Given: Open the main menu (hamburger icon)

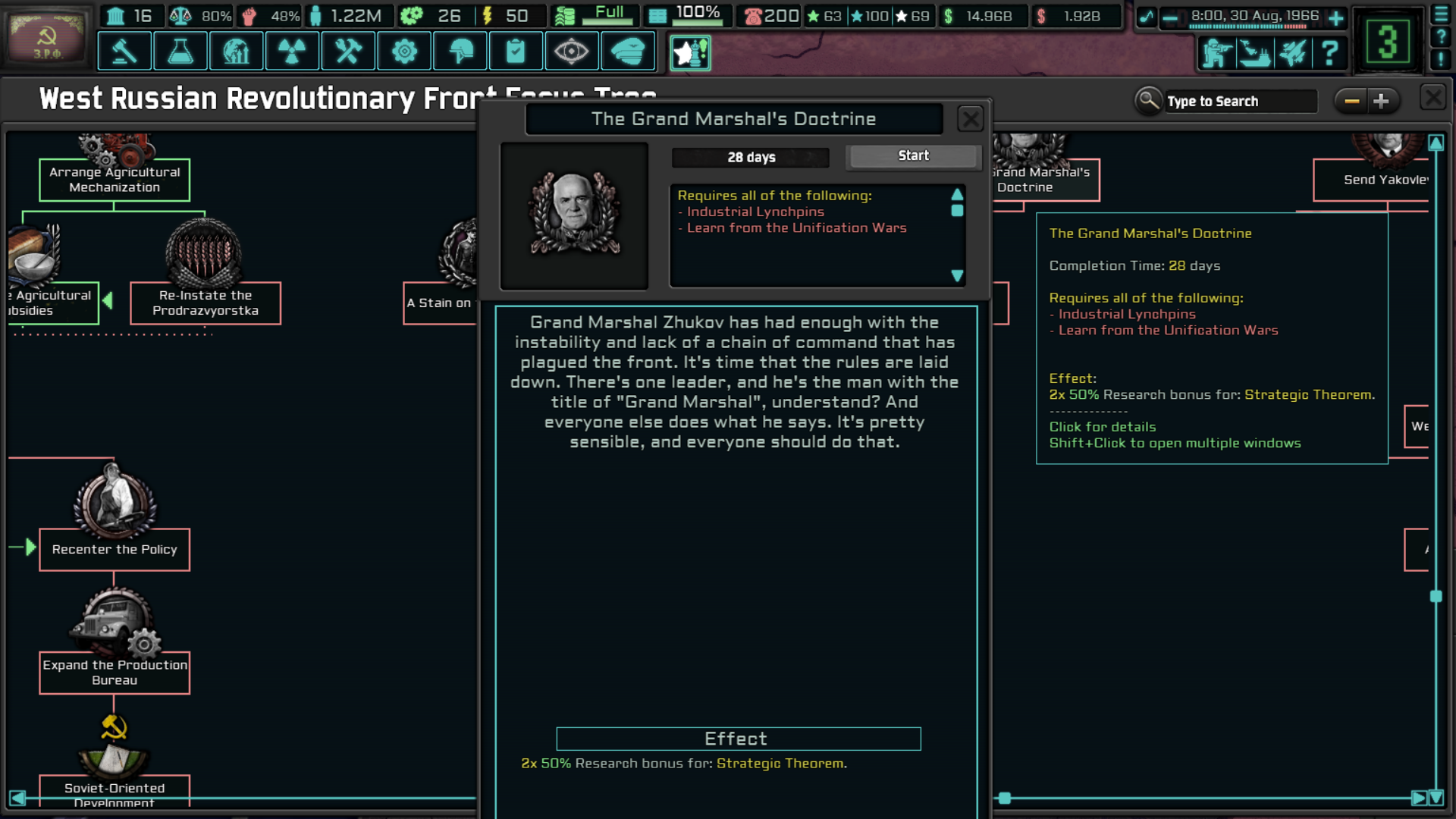Looking at the screenshot, I should pos(1440,15).
